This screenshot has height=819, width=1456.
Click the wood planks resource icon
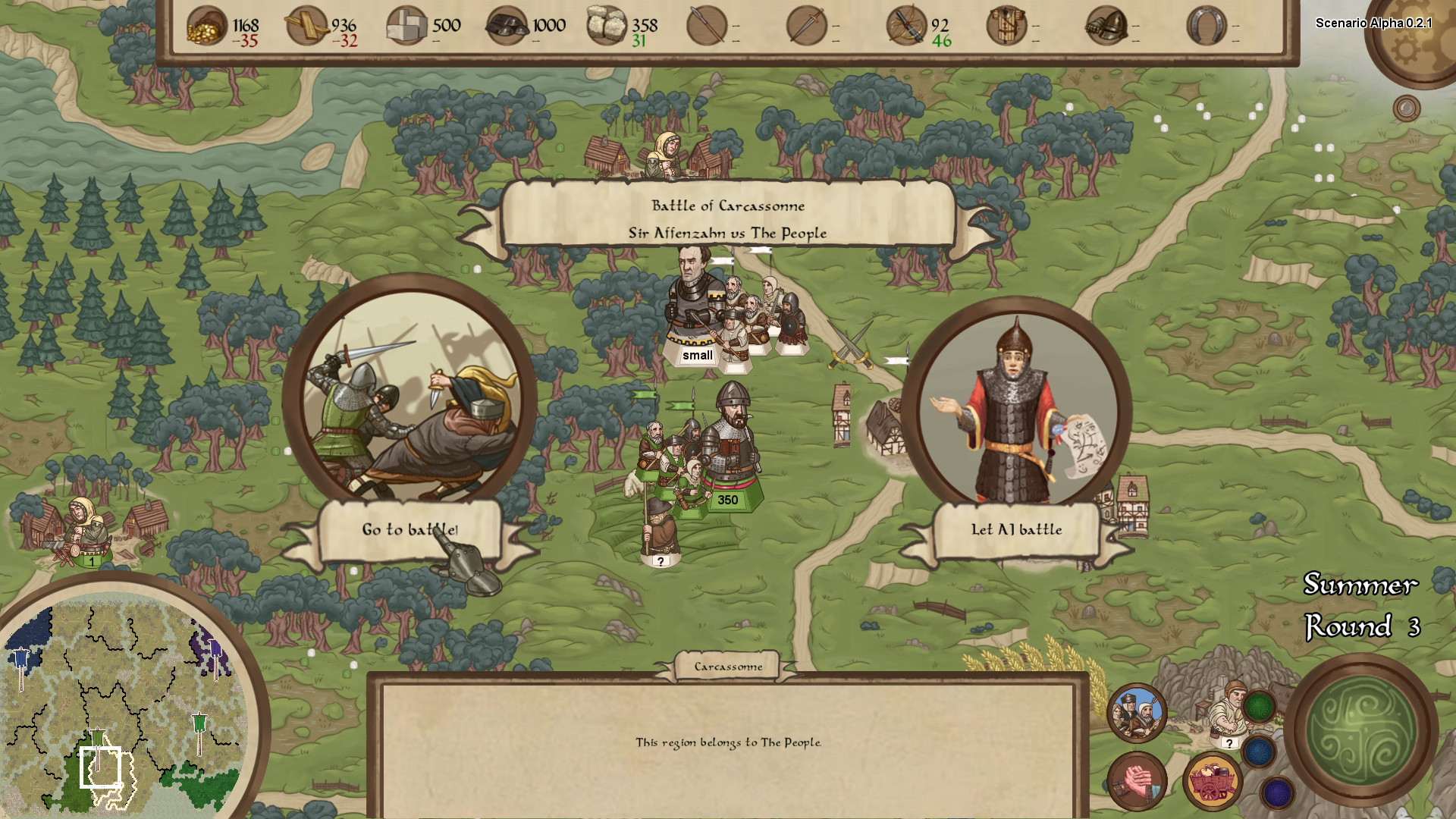[306, 27]
